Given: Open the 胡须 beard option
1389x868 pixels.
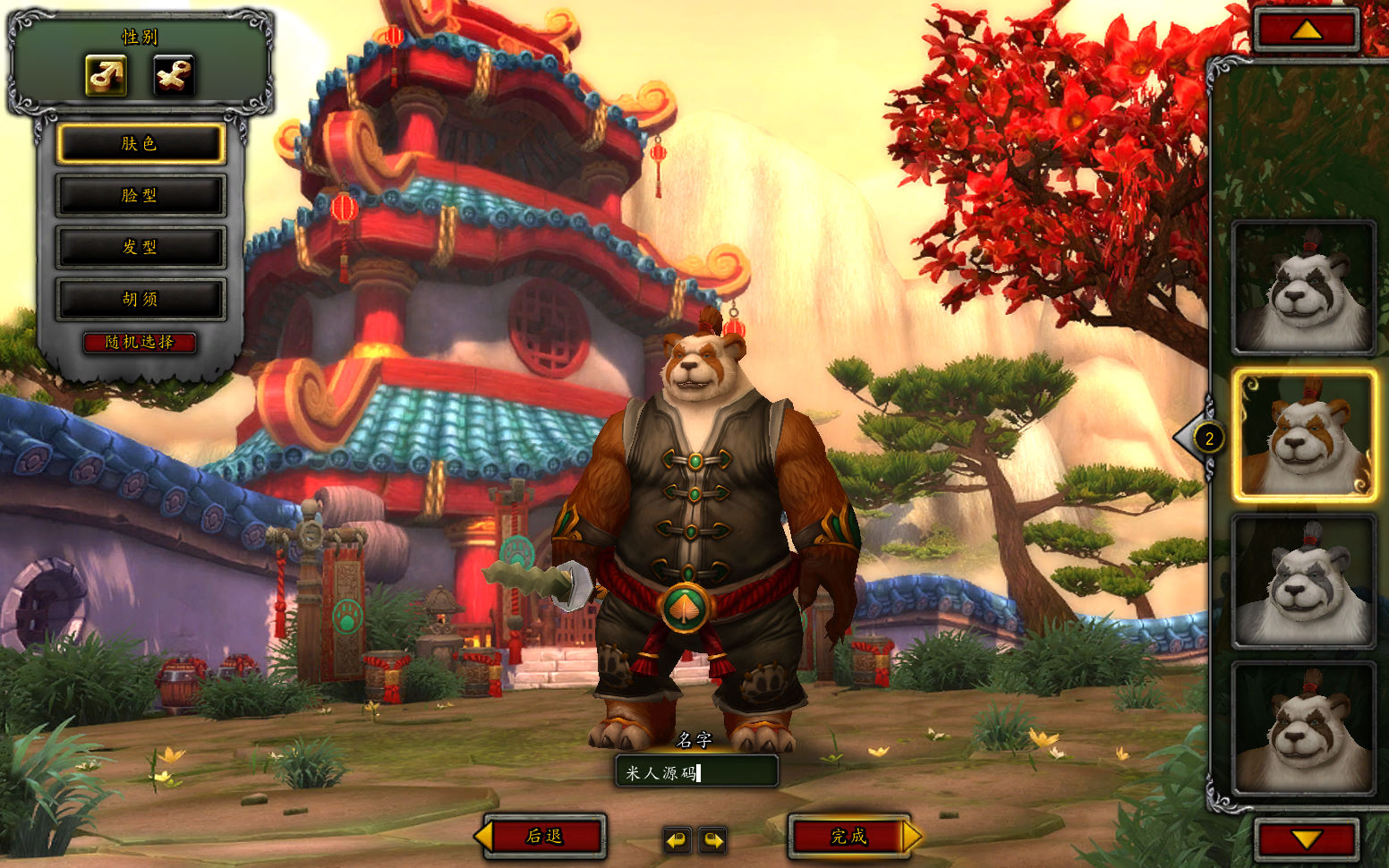Looking at the screenshot, I should click(140, 299).
